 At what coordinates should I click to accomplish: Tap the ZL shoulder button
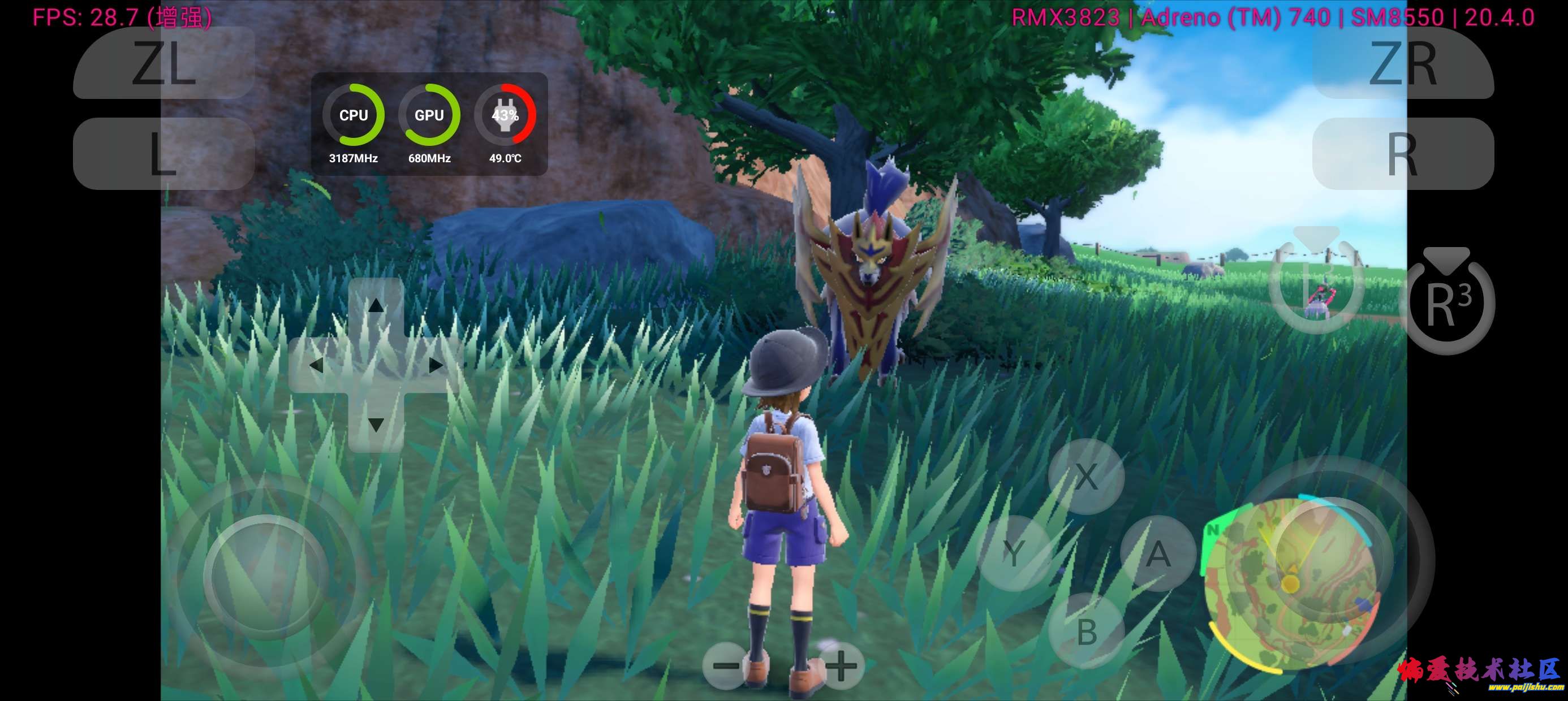coord(163,63)
